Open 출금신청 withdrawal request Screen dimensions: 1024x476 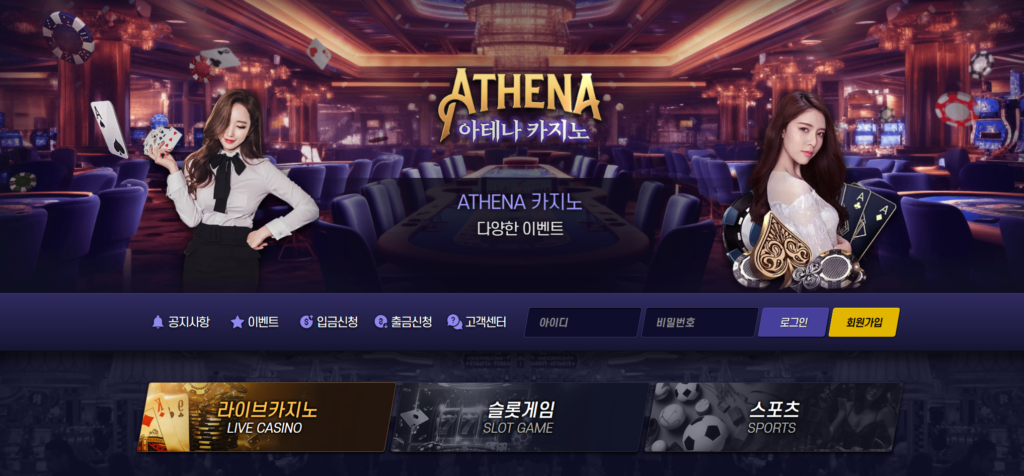tap(403, 322)
